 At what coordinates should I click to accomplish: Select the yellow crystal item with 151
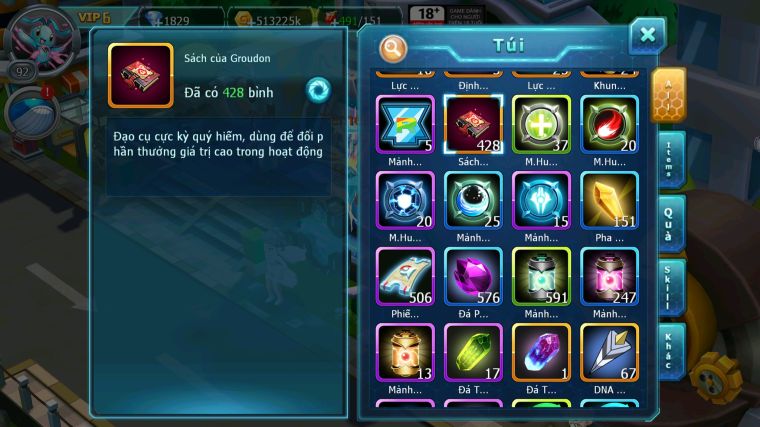[609, 201]
